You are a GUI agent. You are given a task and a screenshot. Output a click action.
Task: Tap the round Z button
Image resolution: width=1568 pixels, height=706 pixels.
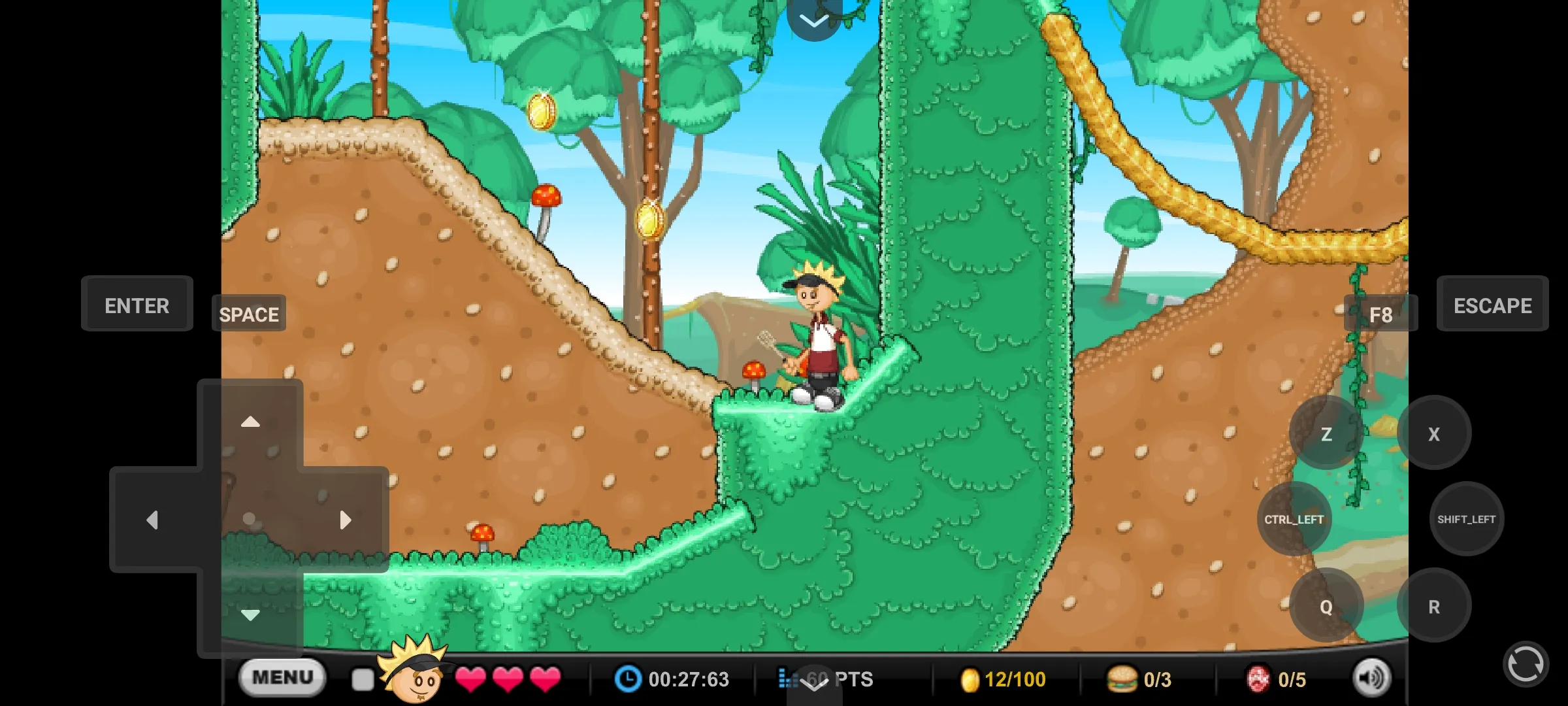point(1326,433)
